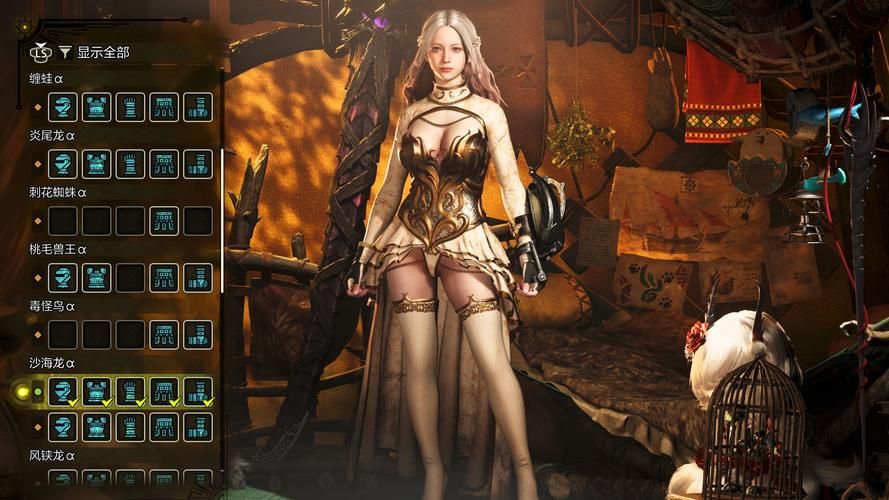The image size is (889, 500).
Task: Select the checkmarked 沙海龙α arm guards
Action: [x=130, y=392]
